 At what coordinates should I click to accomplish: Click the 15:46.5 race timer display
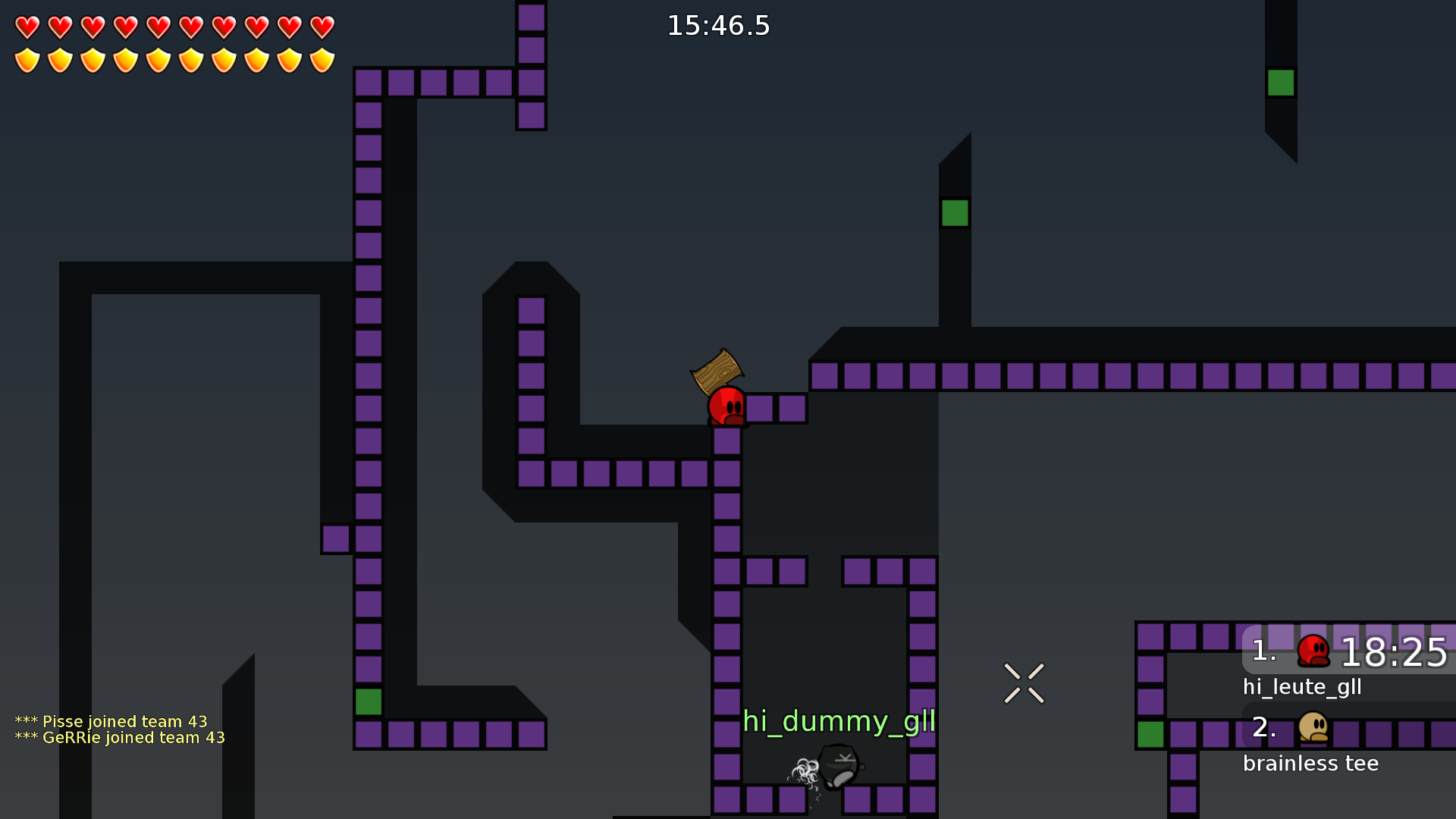pos(718,25)
